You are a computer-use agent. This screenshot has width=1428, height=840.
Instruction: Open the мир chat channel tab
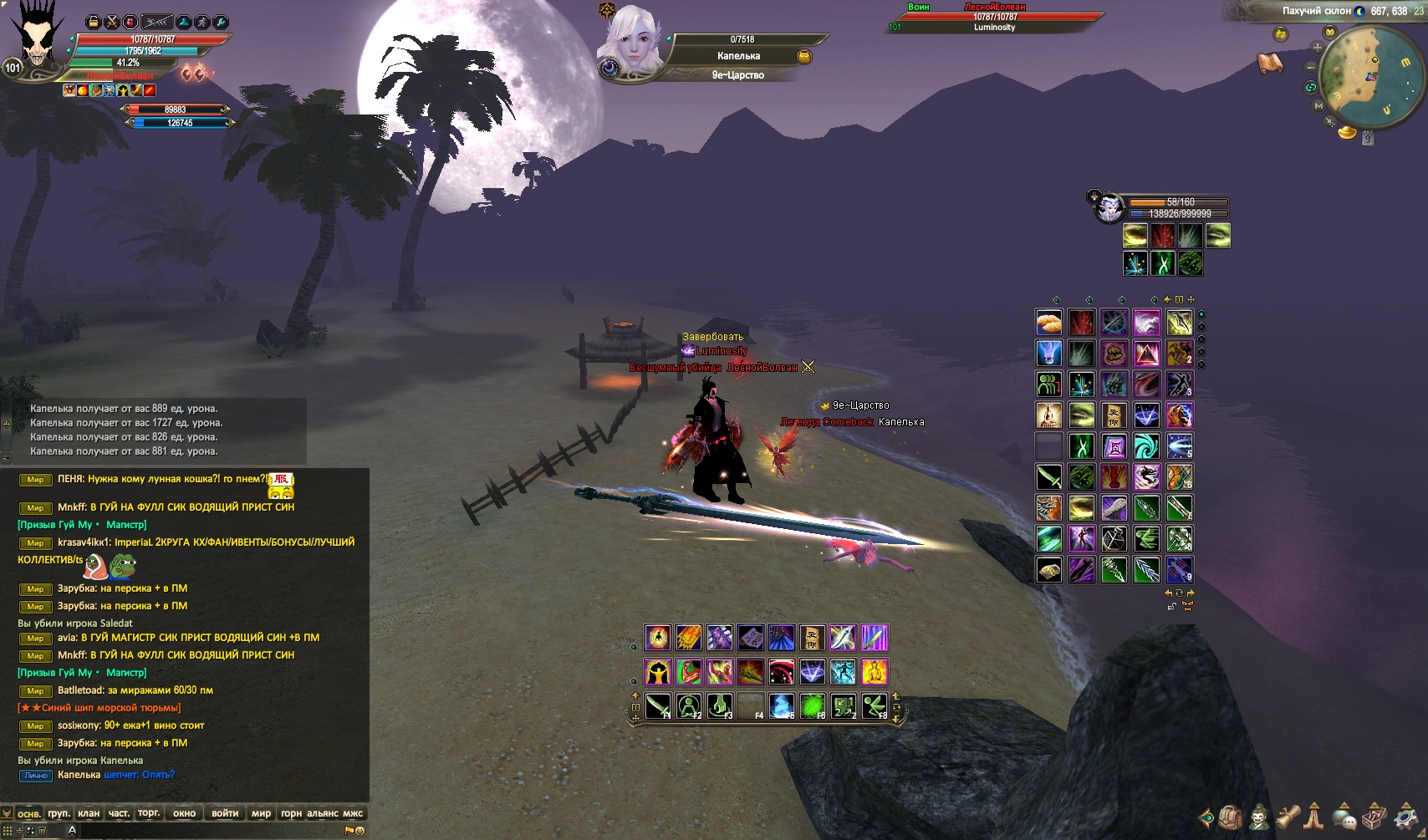tap(262, 813)
